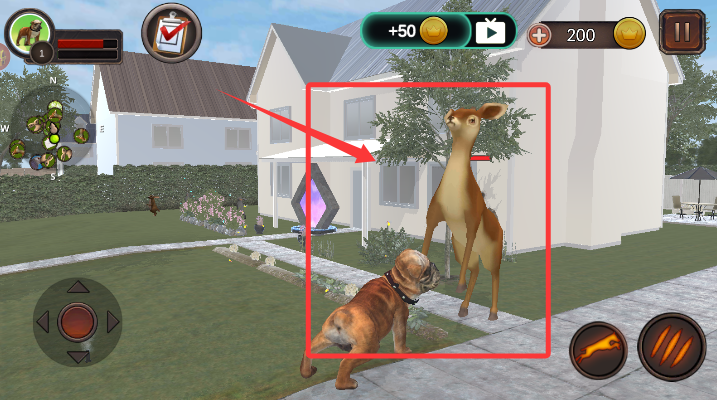Trigger the pounce jump ability
Viewport: 717px width, 400px height.
pos(598,351)
